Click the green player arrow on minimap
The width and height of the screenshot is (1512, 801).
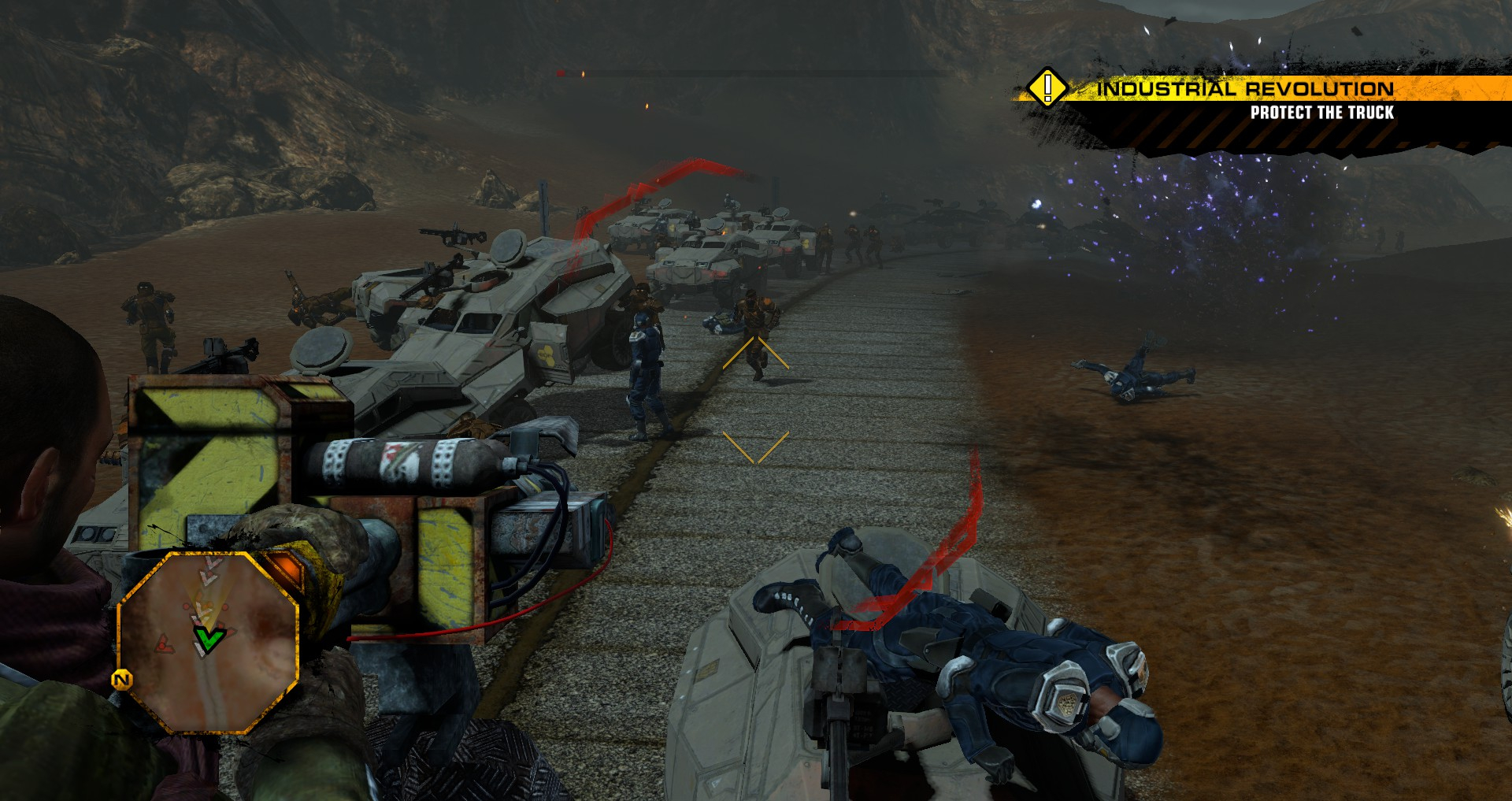209,639
